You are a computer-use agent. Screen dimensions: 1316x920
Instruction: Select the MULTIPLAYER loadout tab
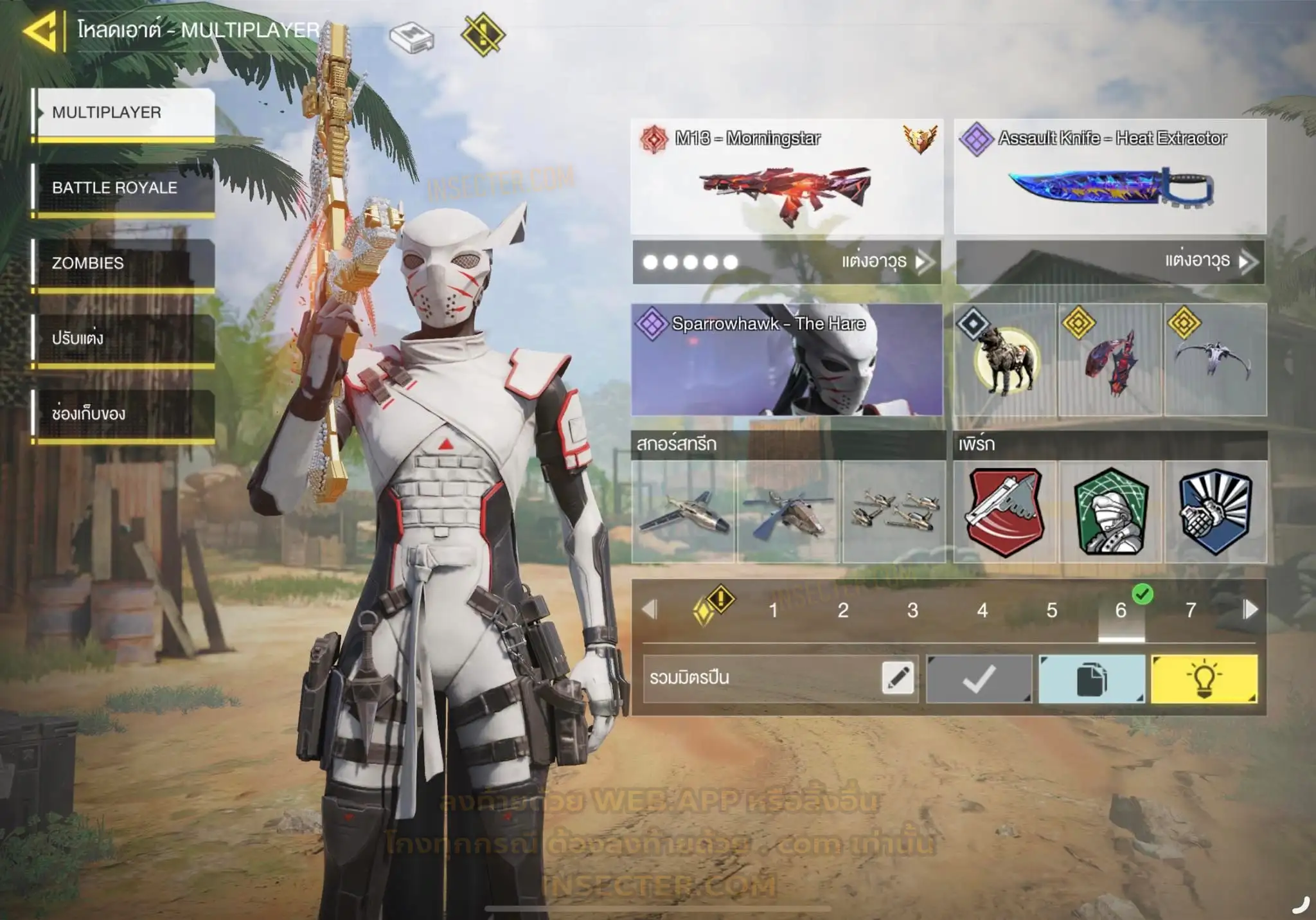coord(125,113)
